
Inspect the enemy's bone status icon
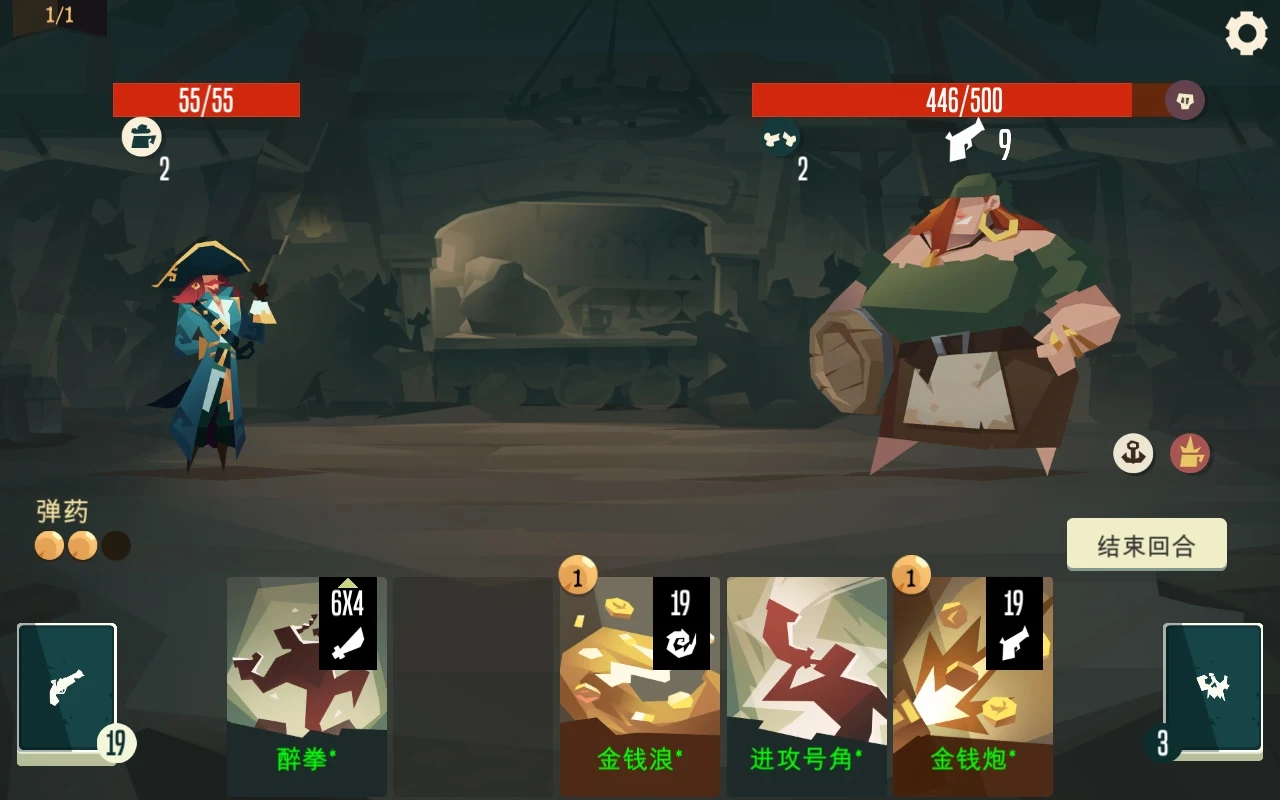[779, 139]
